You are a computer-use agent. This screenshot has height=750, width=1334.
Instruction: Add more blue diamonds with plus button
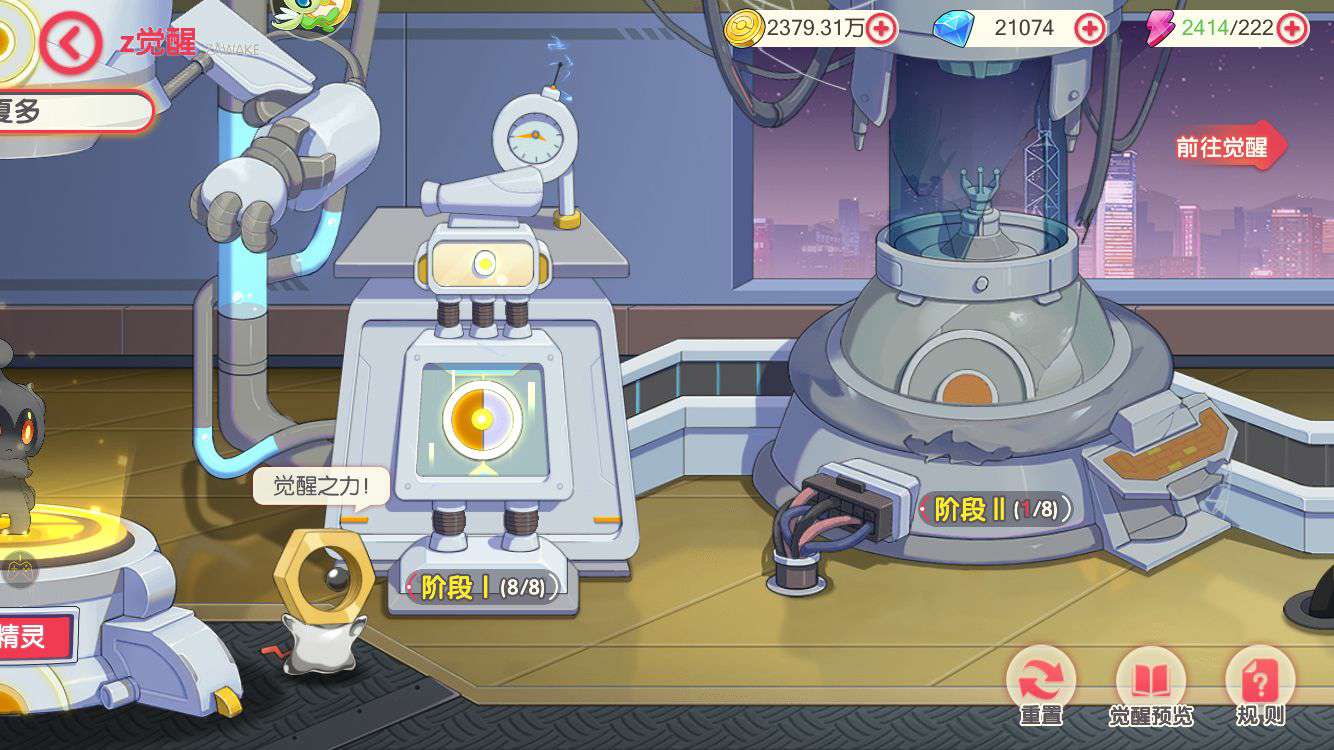coord(1089,29)
